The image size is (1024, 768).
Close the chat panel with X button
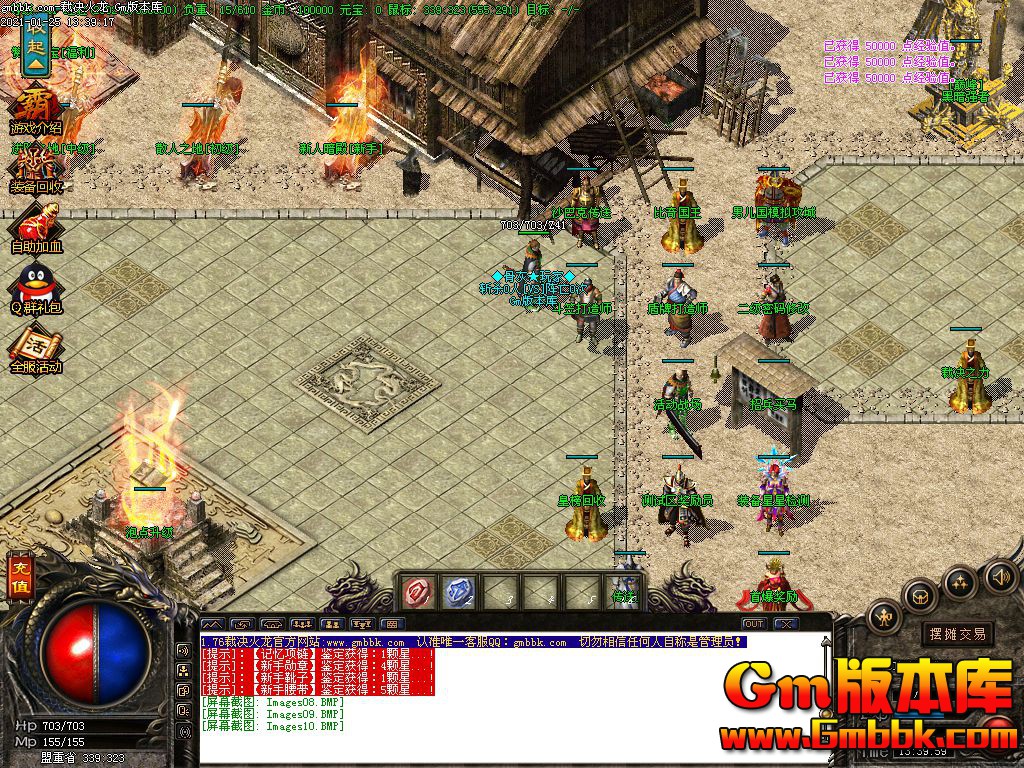[x=786, y=624]
